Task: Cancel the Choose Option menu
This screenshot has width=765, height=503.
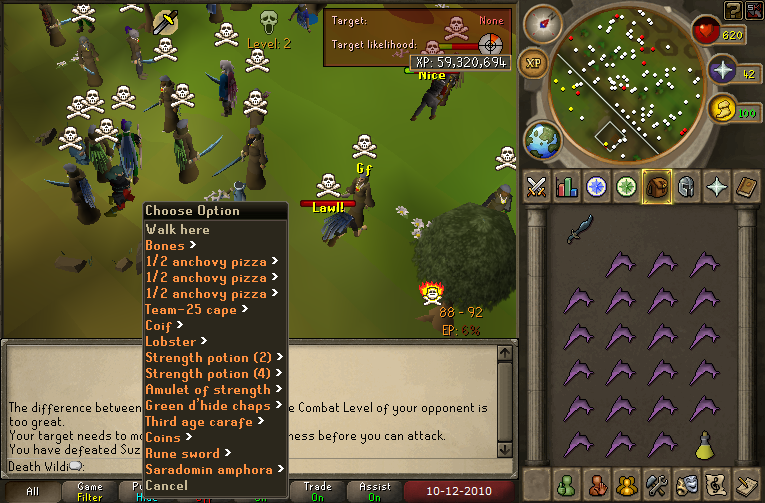Action: [166, 485]
